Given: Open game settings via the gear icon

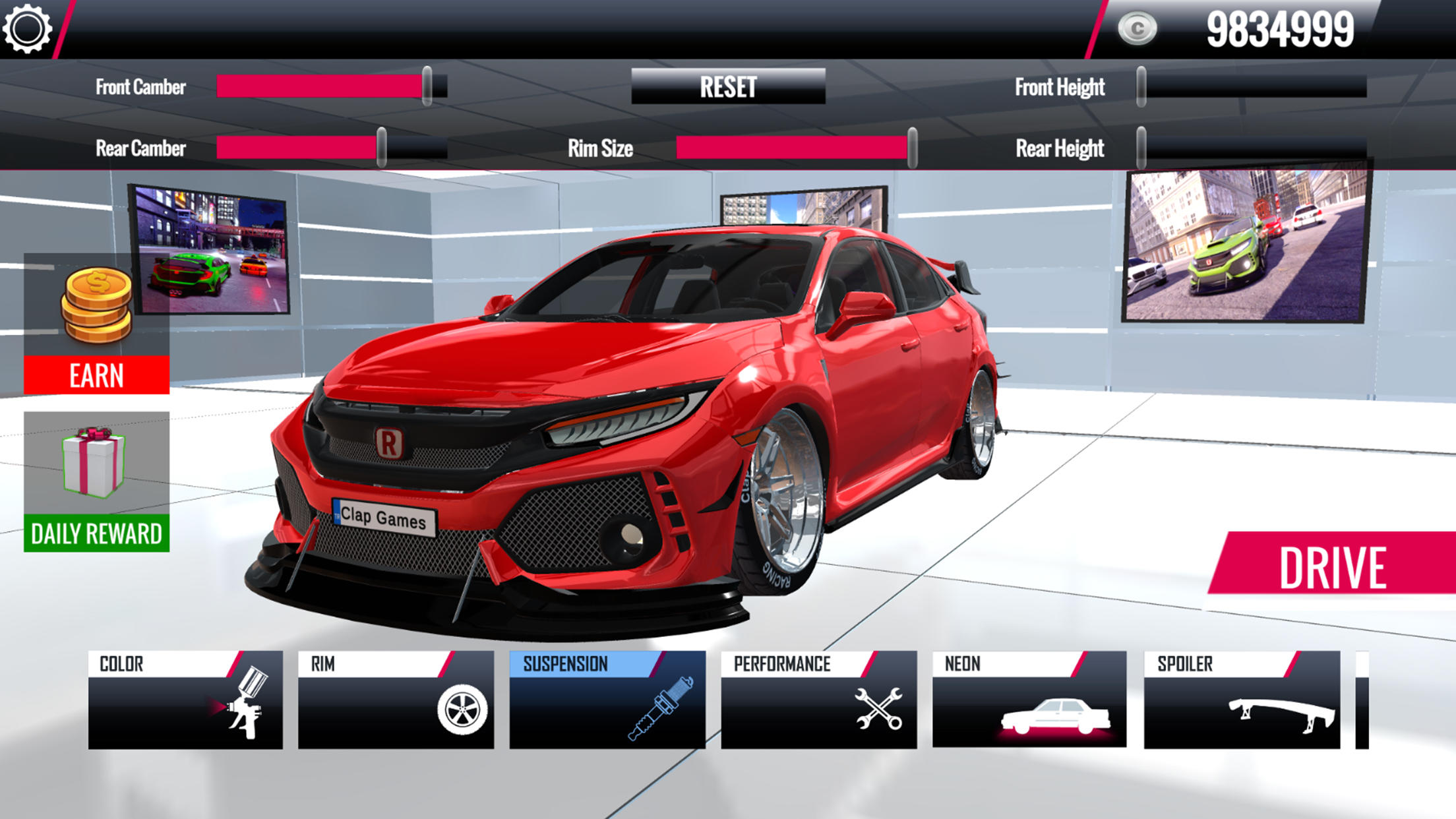Looking at the screenshot, I should [x=29, y=29].
